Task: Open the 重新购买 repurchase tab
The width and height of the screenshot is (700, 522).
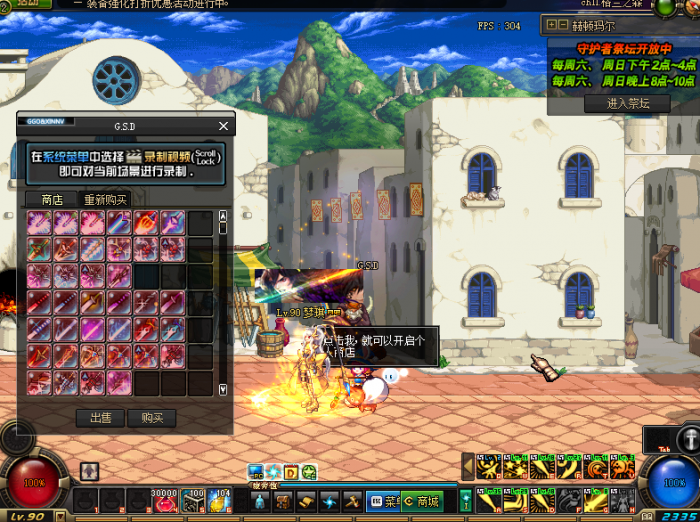Action: tap(105, 199)
